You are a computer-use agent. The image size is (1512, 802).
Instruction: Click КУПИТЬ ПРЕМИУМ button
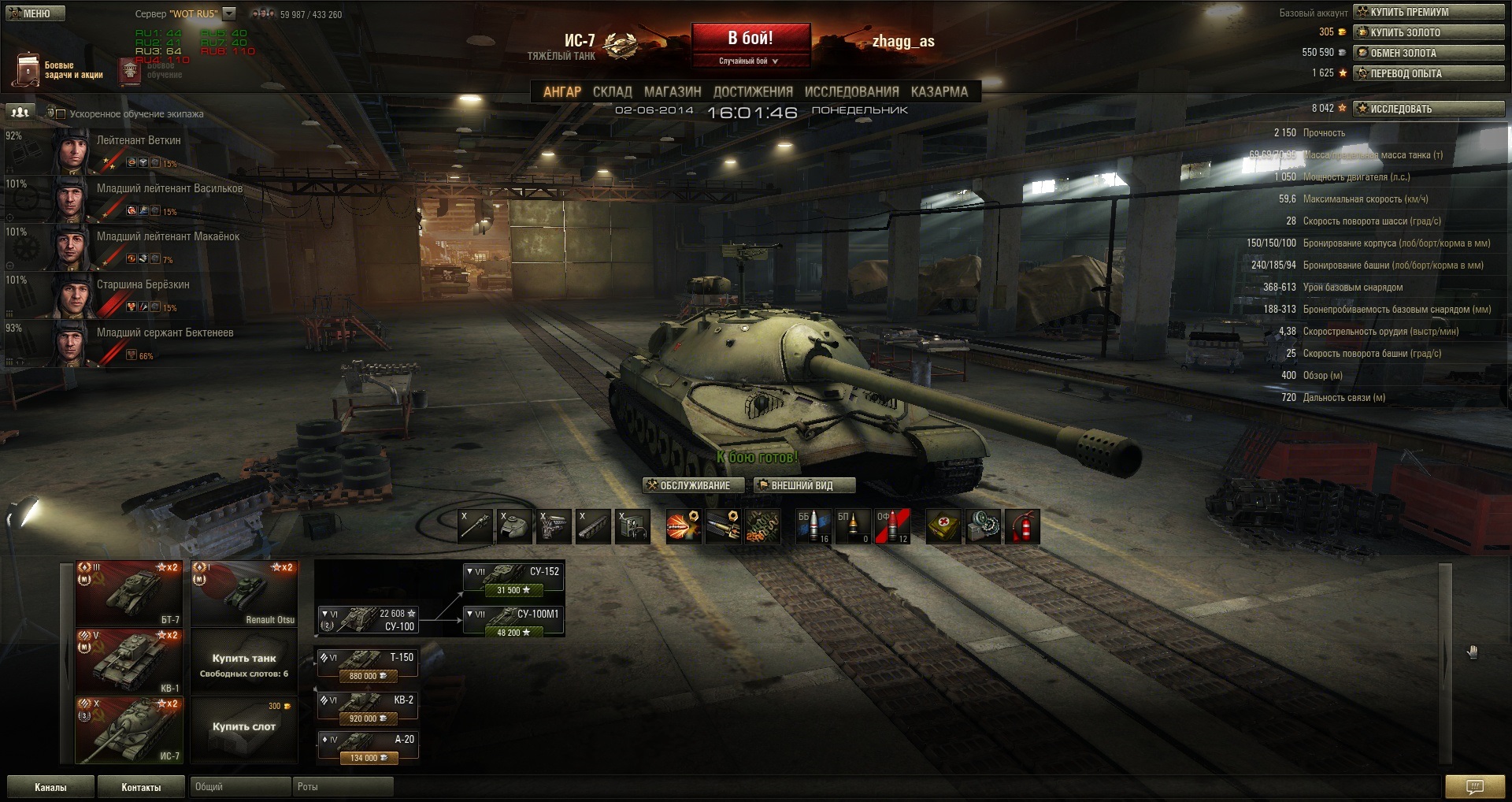pyautogui.click(x=1429, y=12)
